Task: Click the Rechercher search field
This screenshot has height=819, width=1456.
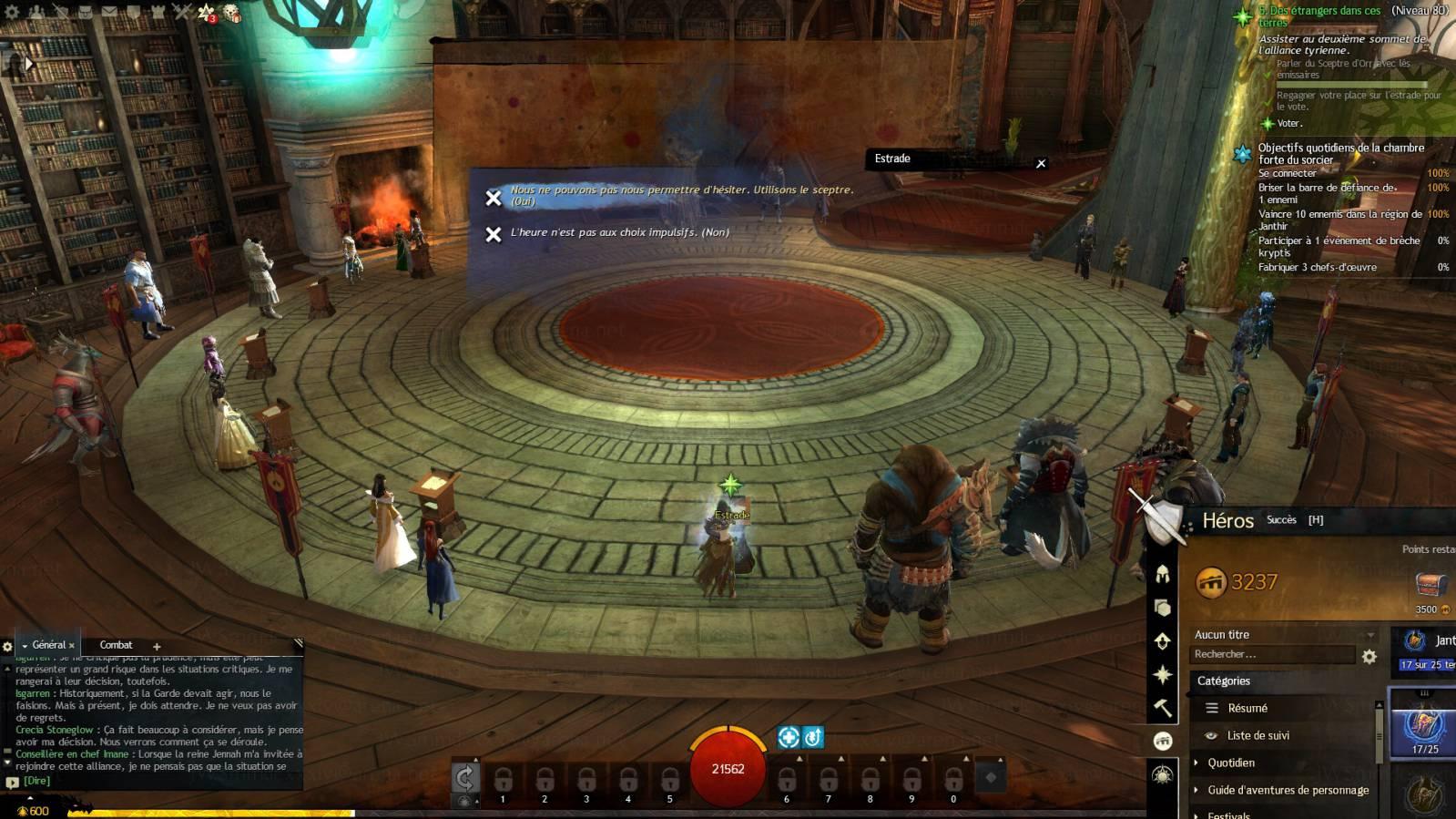Action: 1271,655
